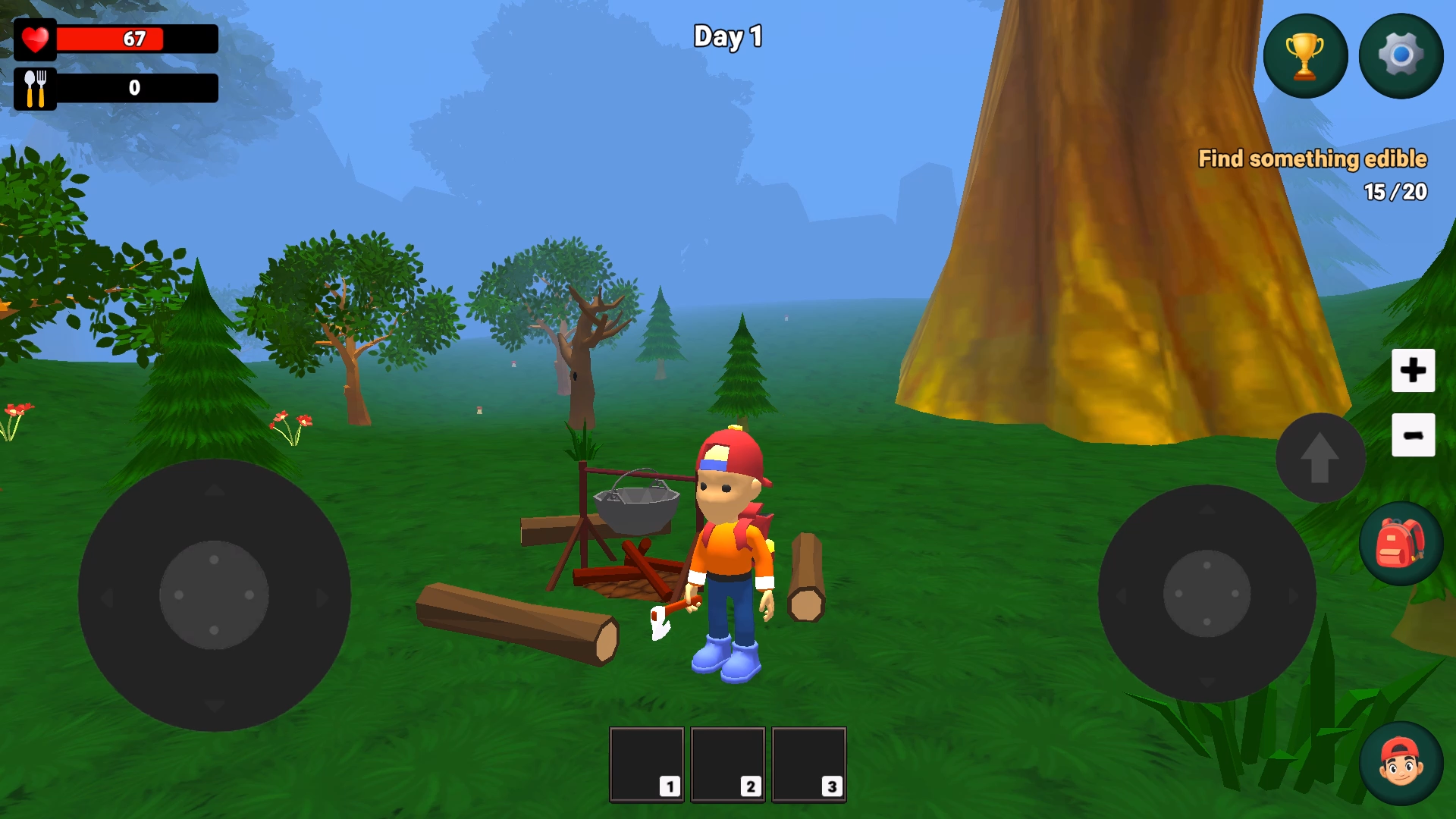Select hotbar slot 3
The height and width of the screenshot is (819, 1456).
pyautogui.click(x=808, y=764)
